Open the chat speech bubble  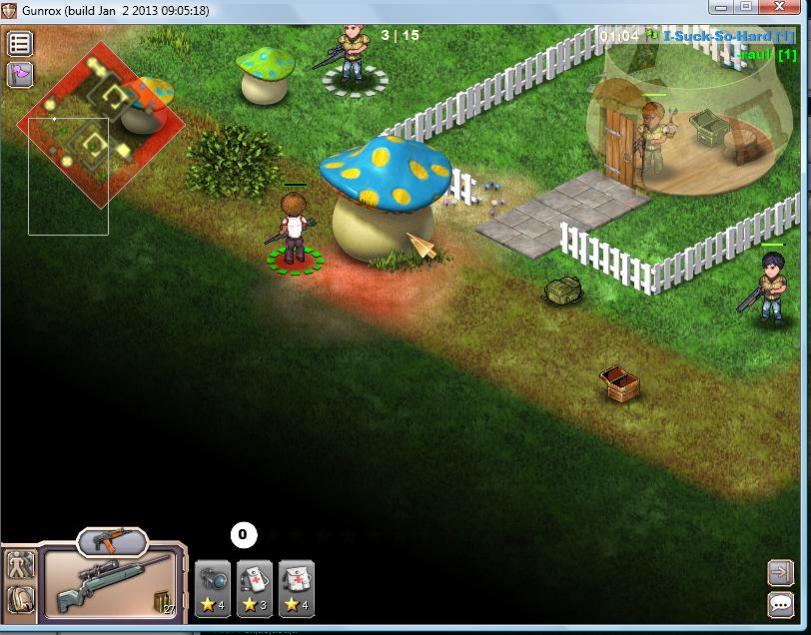coord(780,604)
